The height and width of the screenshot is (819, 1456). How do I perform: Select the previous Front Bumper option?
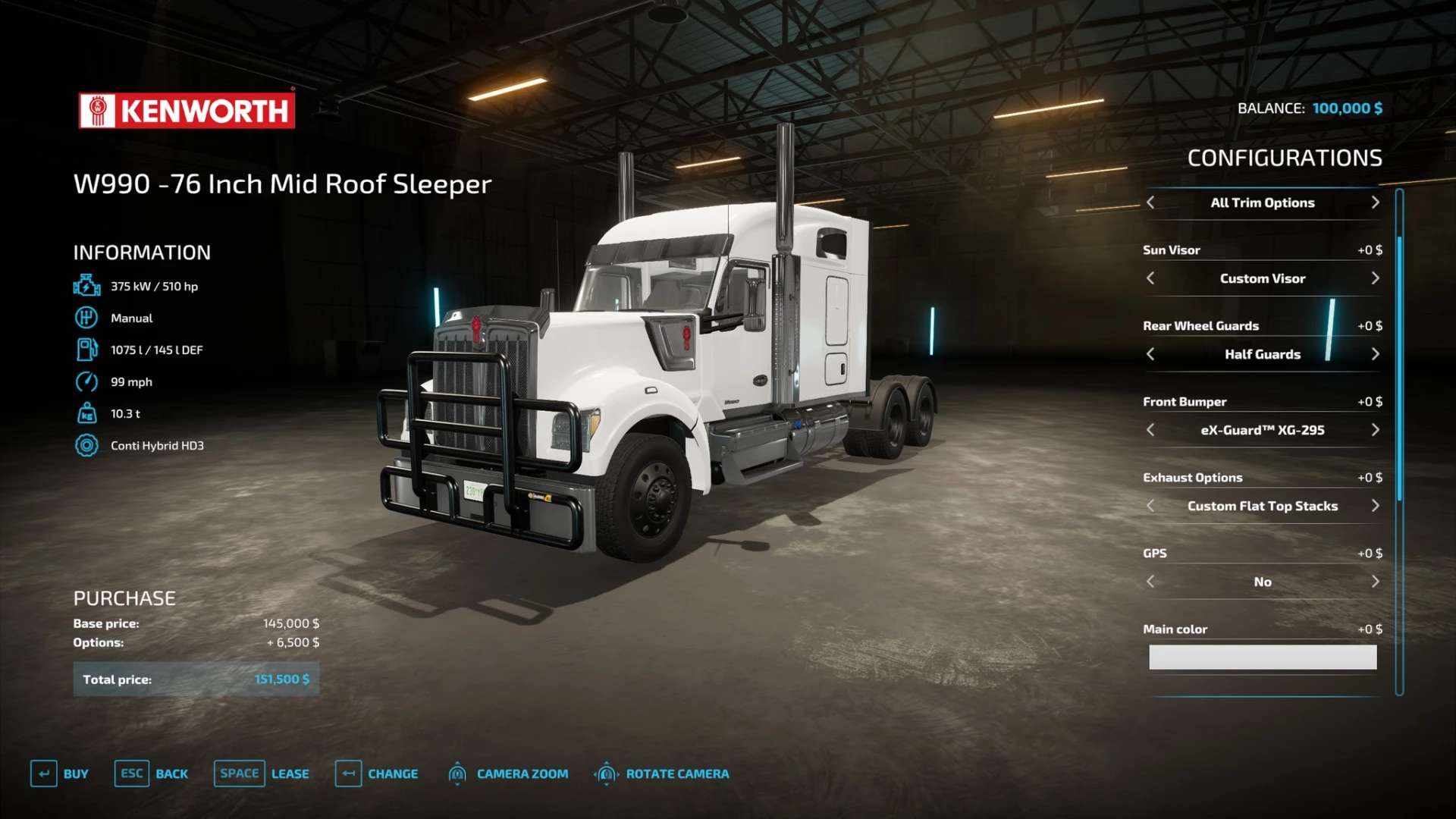pos(1150,430)
